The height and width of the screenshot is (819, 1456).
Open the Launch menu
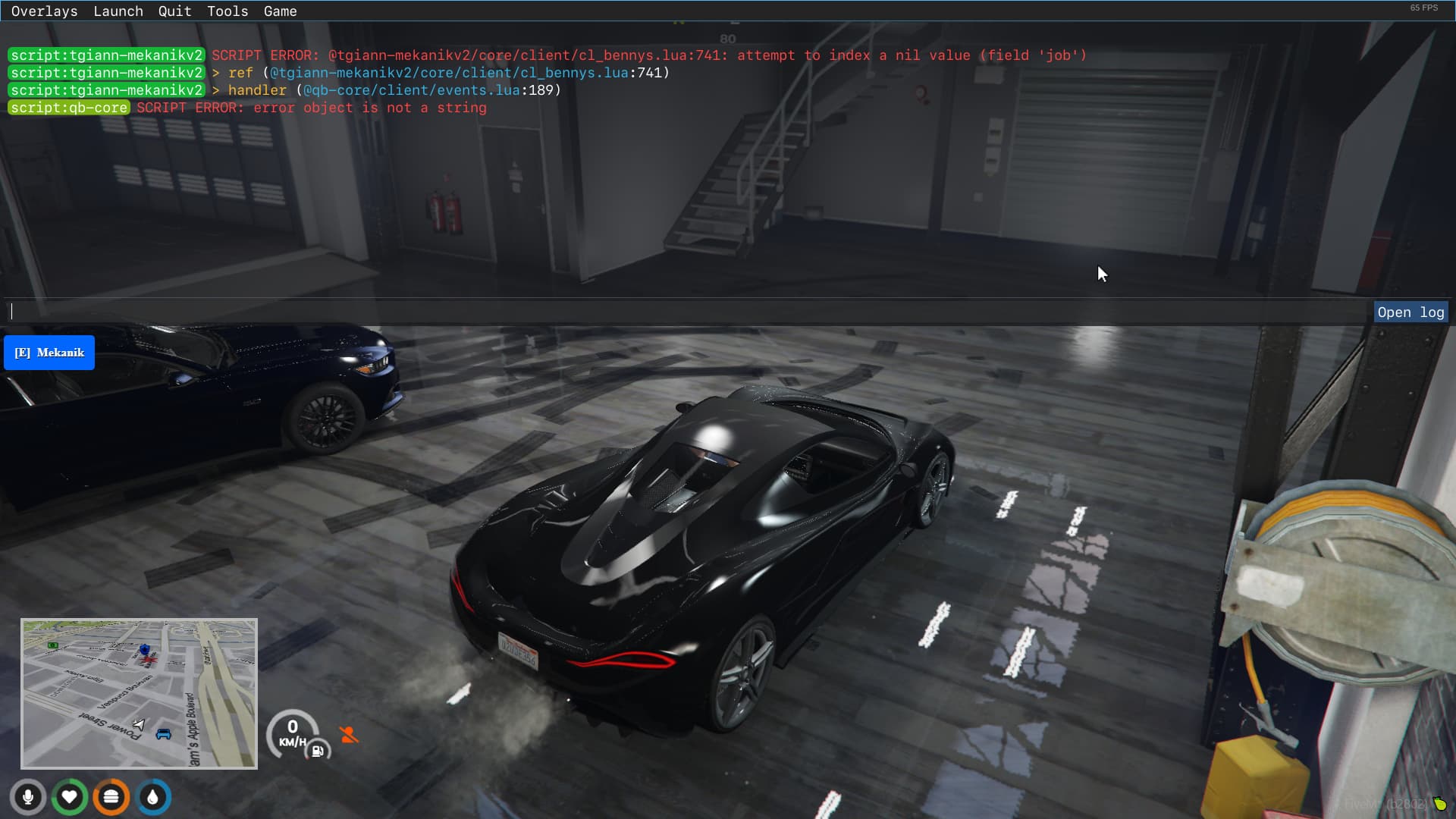pos(118,11)
